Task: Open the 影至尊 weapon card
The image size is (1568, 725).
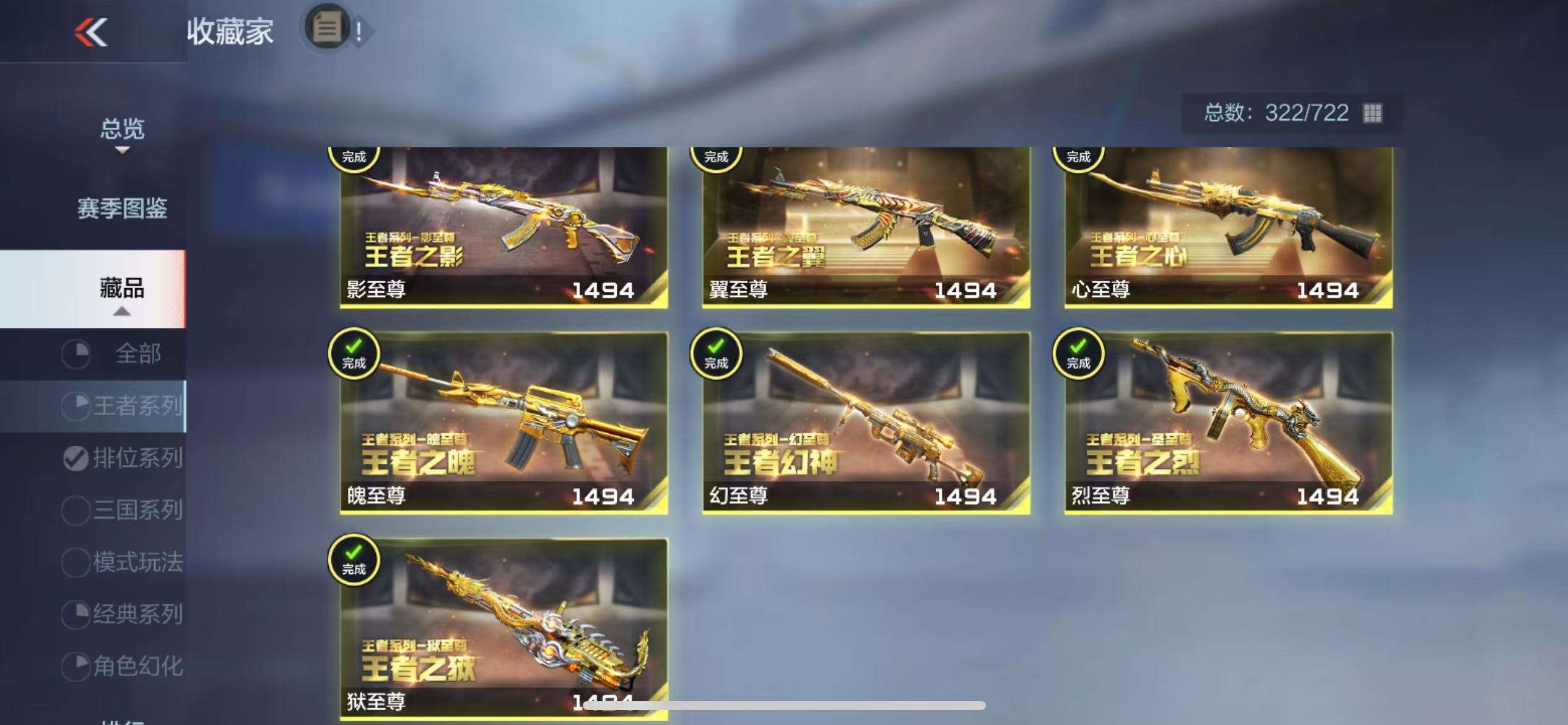Action: tap(503, 227)
